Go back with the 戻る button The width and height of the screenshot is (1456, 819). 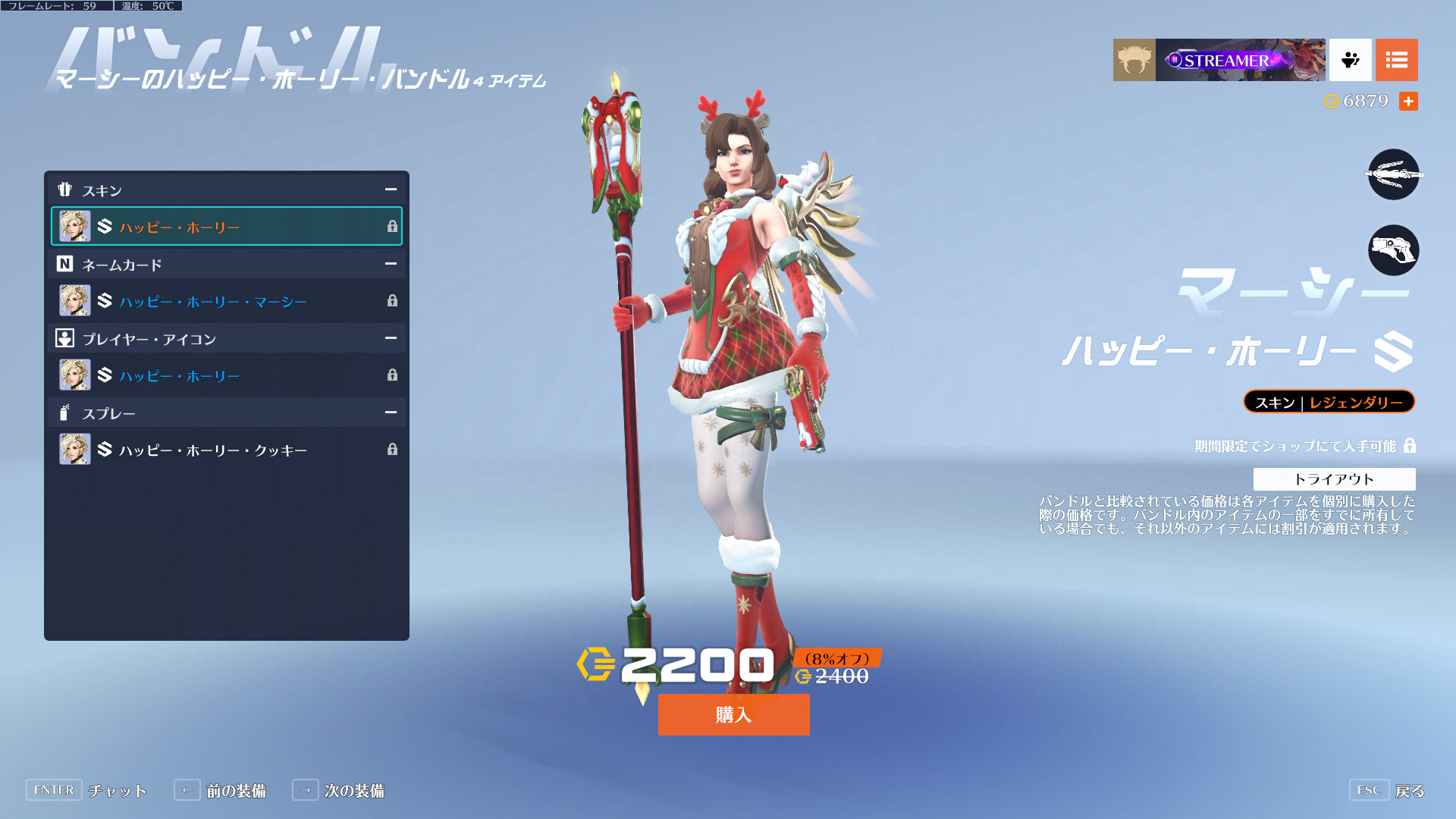(1387, 790)
